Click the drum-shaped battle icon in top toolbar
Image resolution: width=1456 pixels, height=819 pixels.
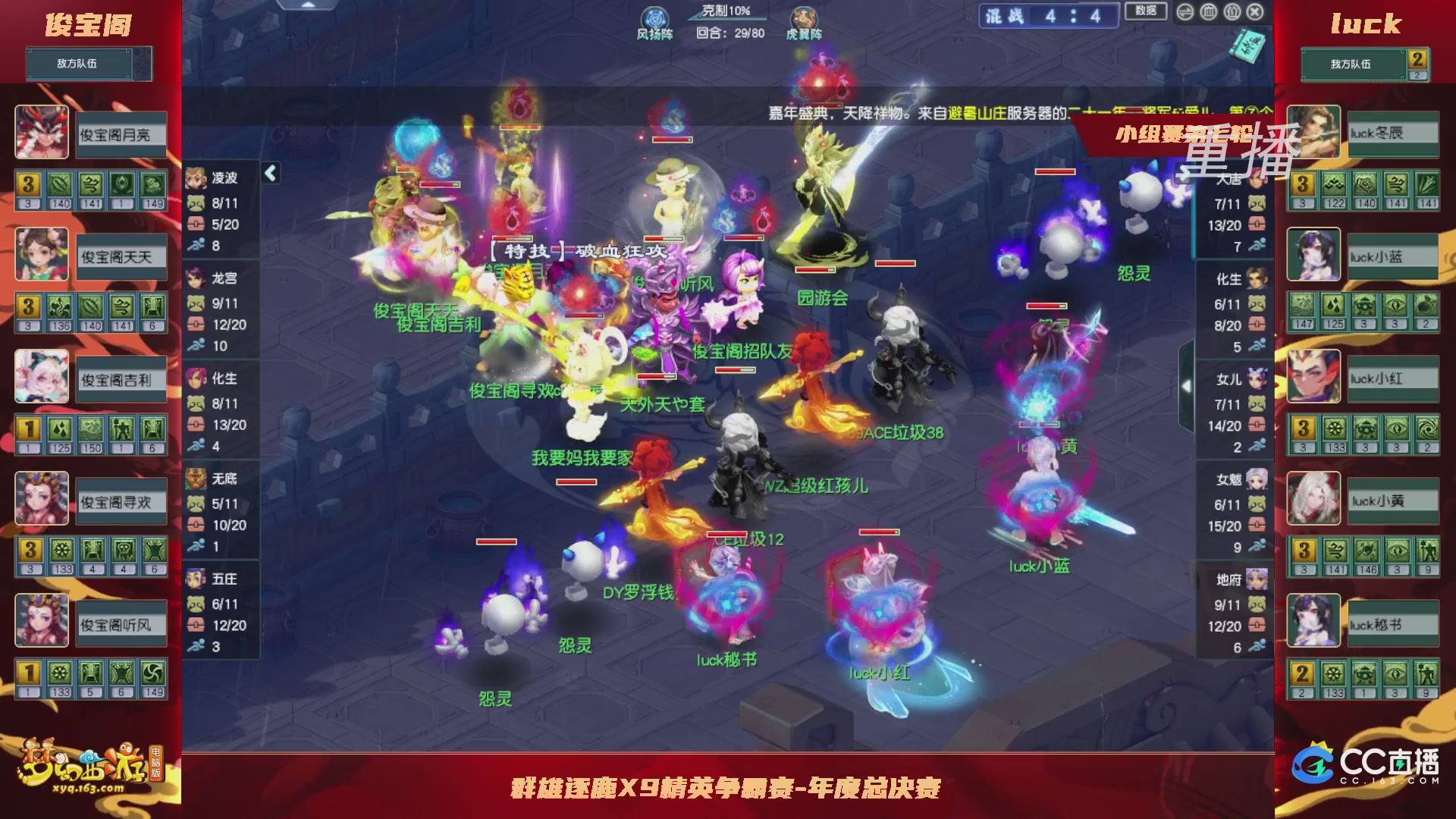click(1209, 13)
